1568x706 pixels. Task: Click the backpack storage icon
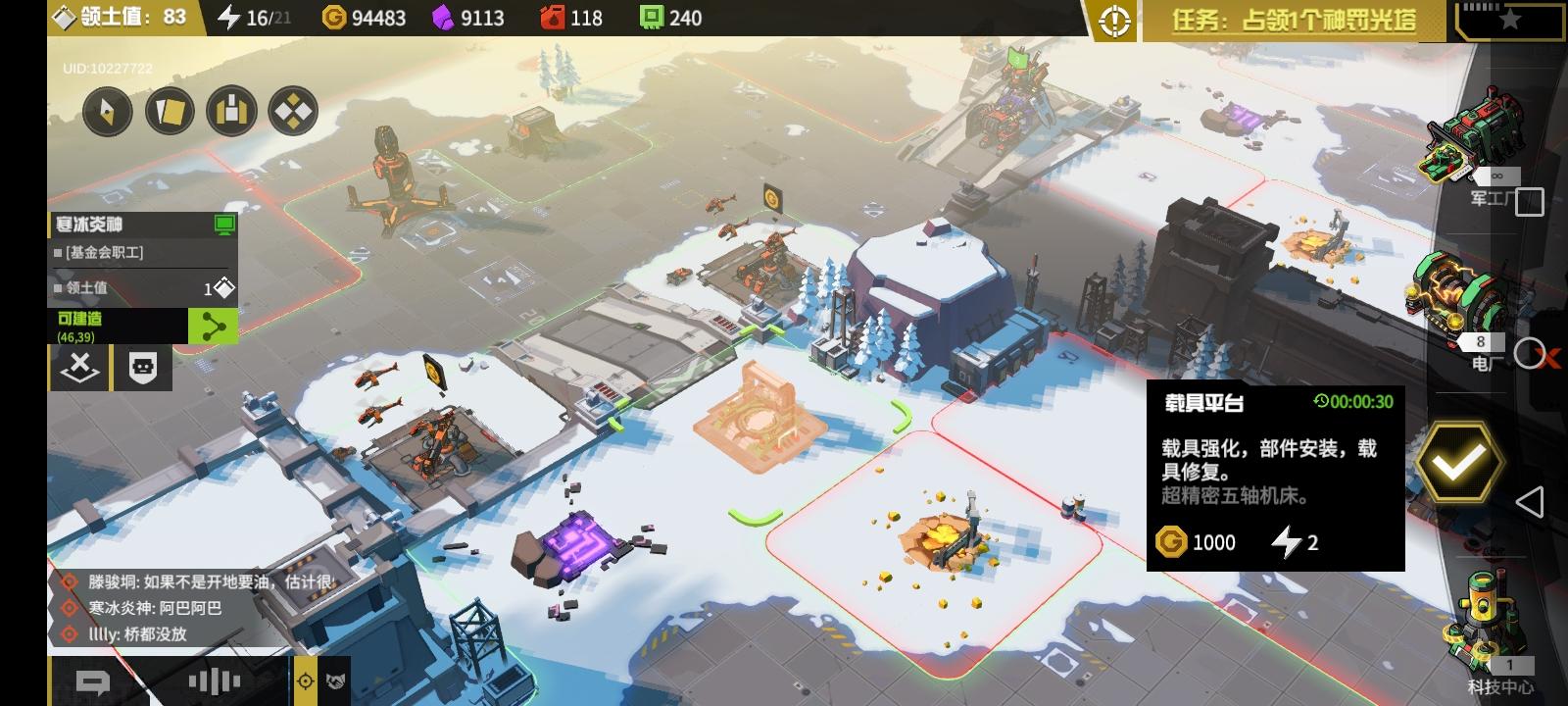(x=231, y=112)
